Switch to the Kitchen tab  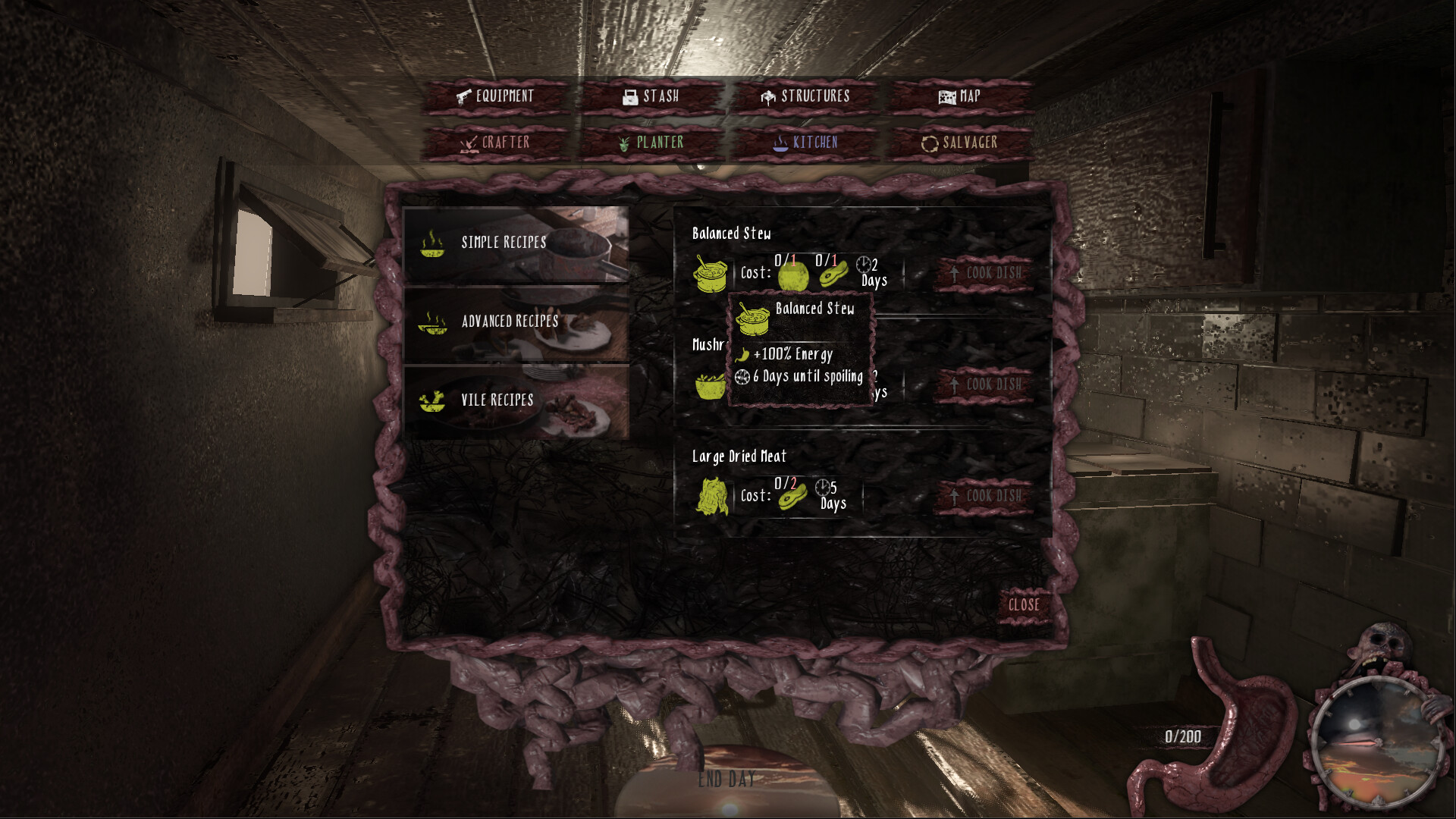coord(806,142)
